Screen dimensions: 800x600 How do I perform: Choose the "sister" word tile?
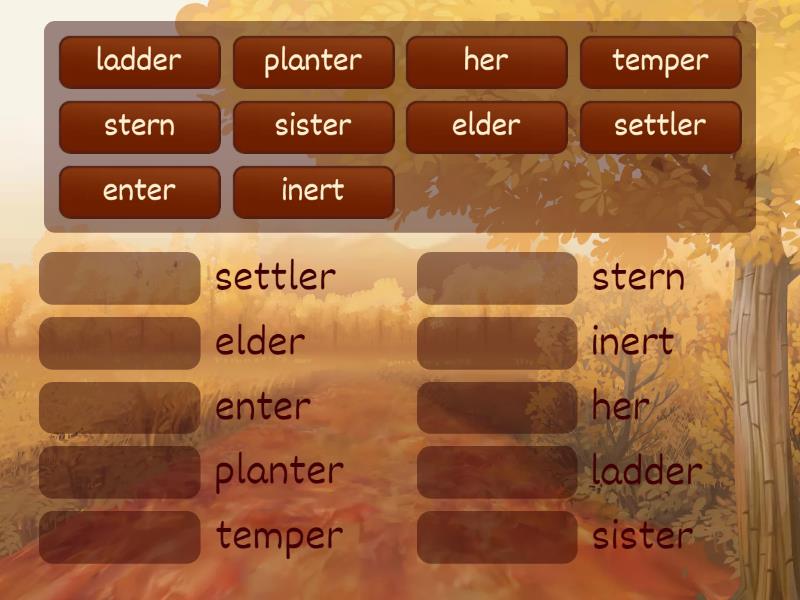point(313,127)
